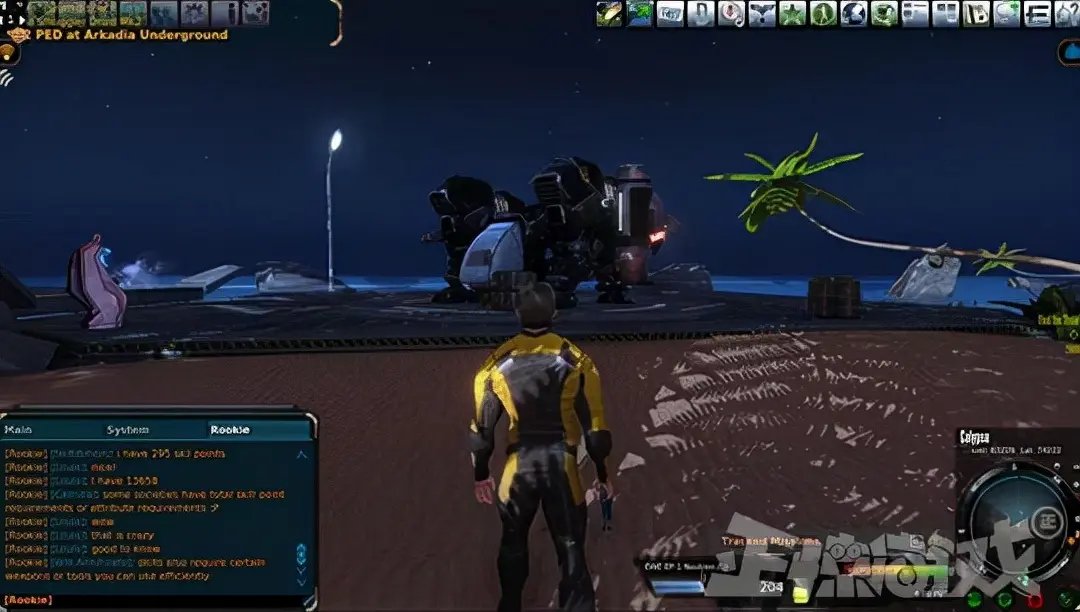The image size is (1080, 612).
Task: Open the green star icon
Action: tap(792, 13)
